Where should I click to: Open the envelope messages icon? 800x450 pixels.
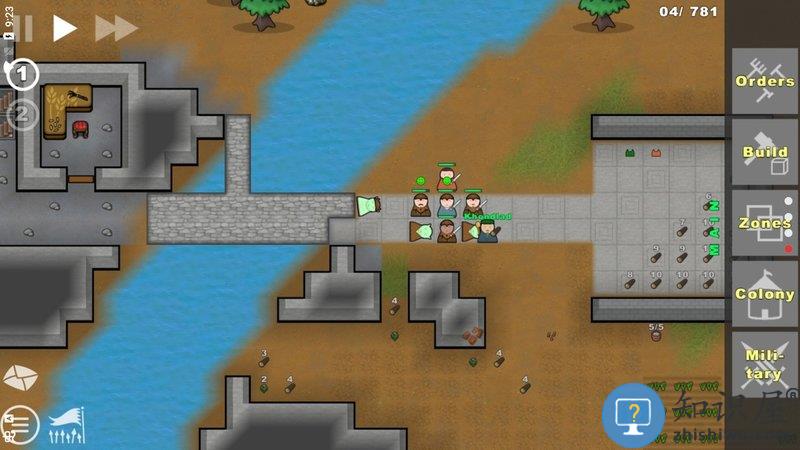(x=21, y=377)
